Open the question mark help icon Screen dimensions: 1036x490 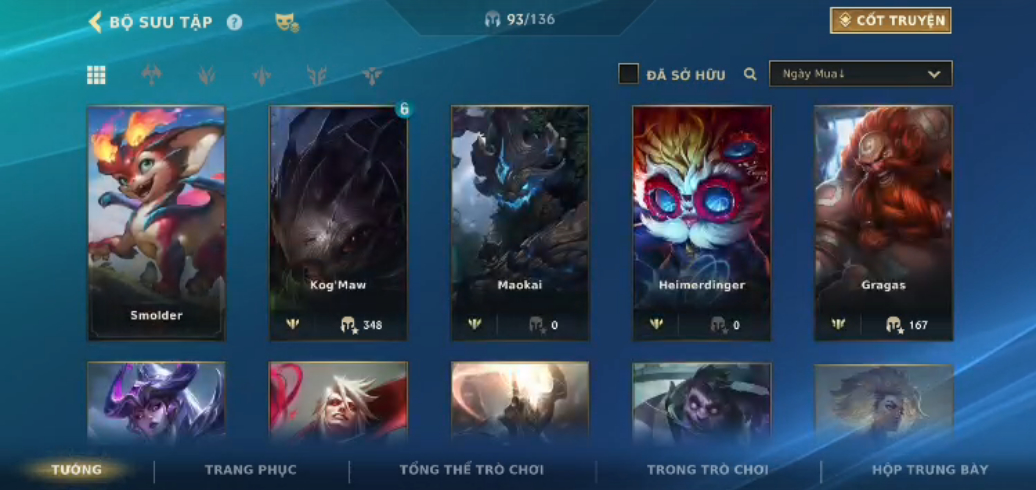[x=234, y=22]
